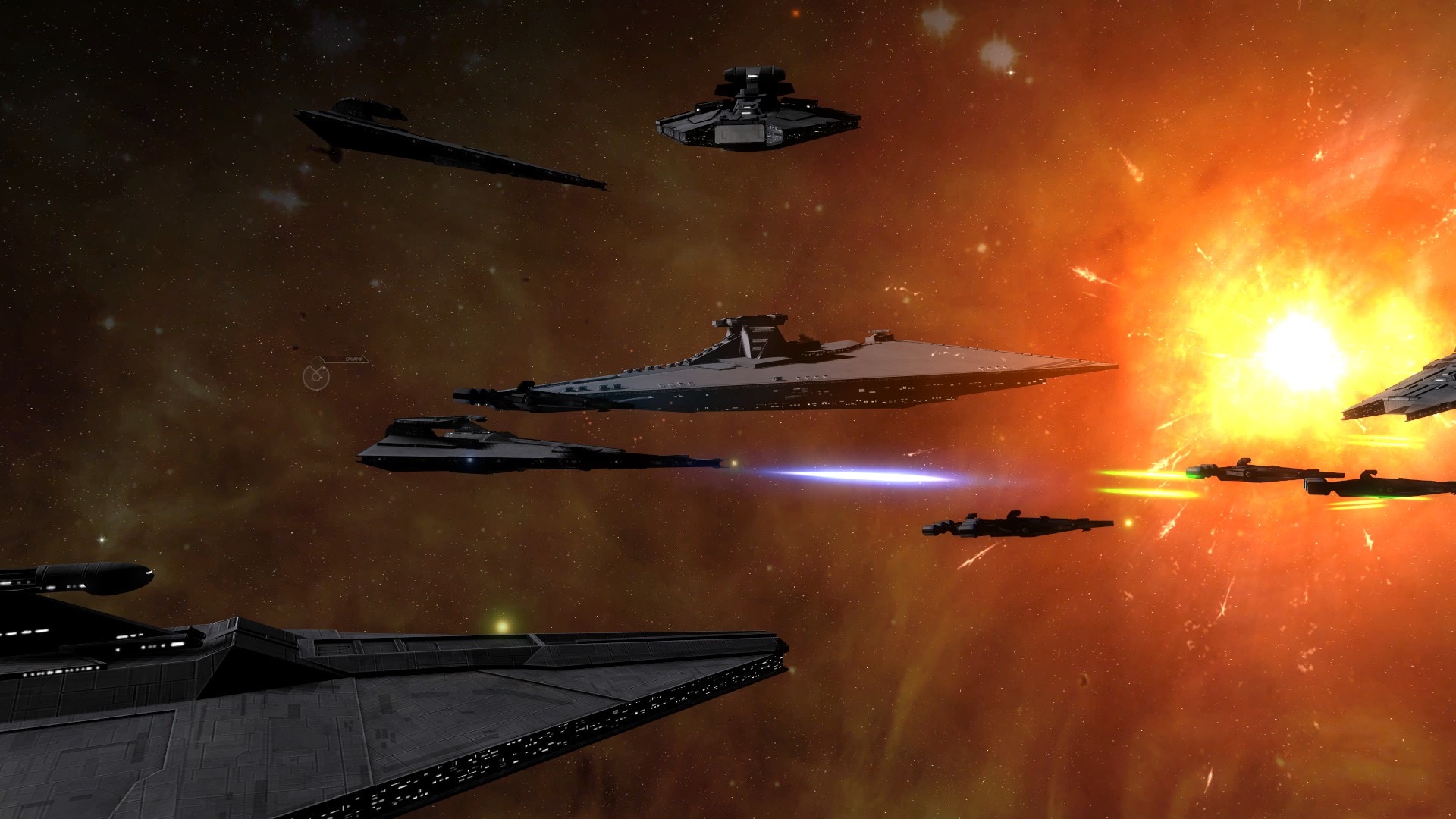Select the Swamp planet marker
This screenshot has width=1456, height=819.
(315, 376)
